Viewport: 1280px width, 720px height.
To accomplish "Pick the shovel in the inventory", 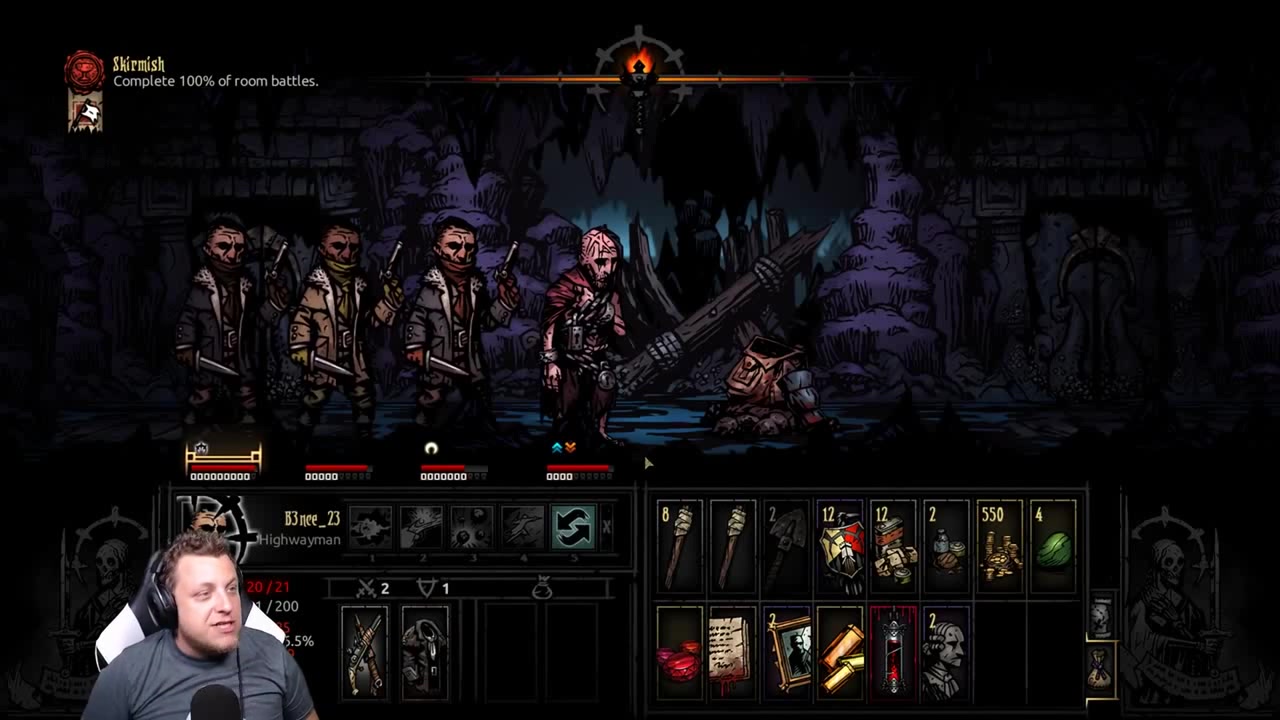I will (786, 546).
